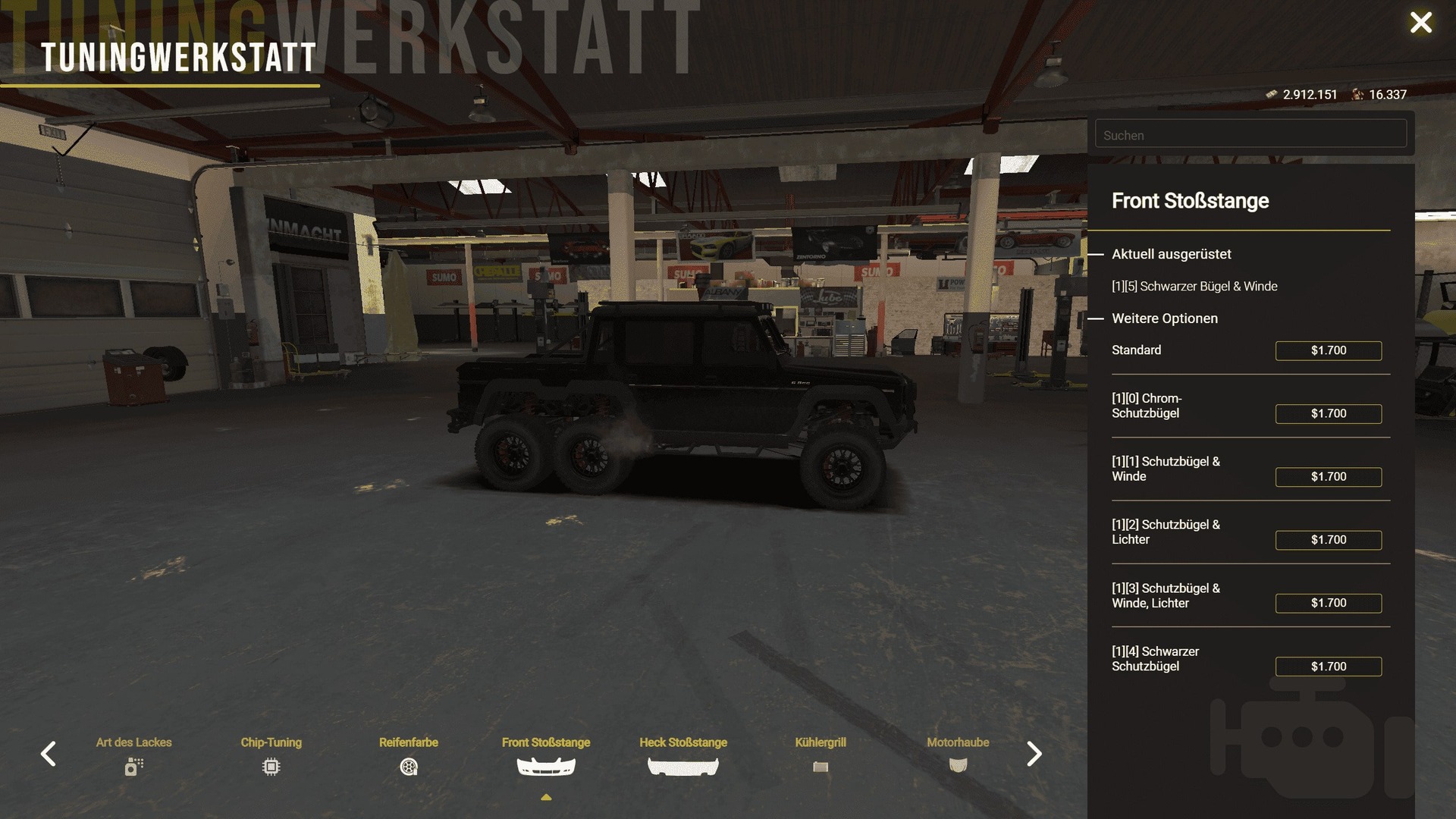Click into the Suchen search field
1456x819 pixels.
1250,135
